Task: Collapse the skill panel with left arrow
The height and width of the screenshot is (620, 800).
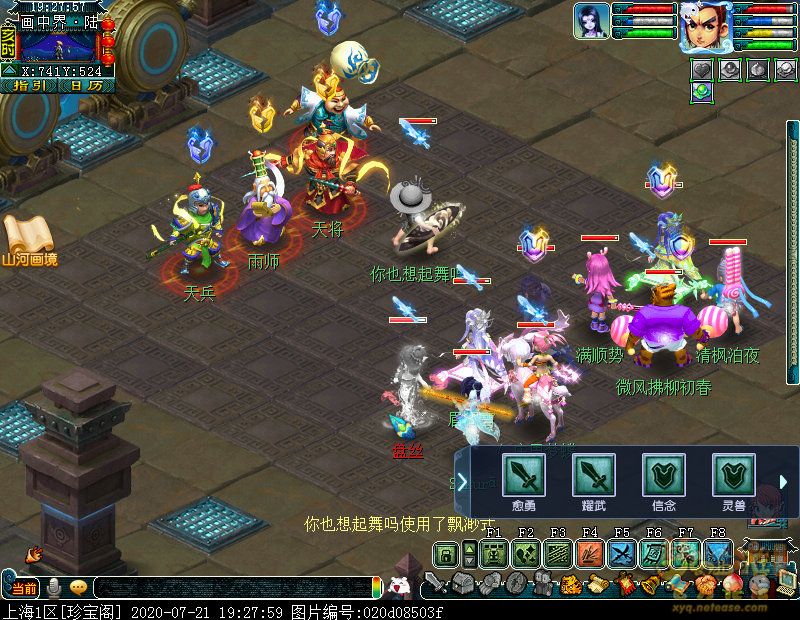Action: click(462, 482)
